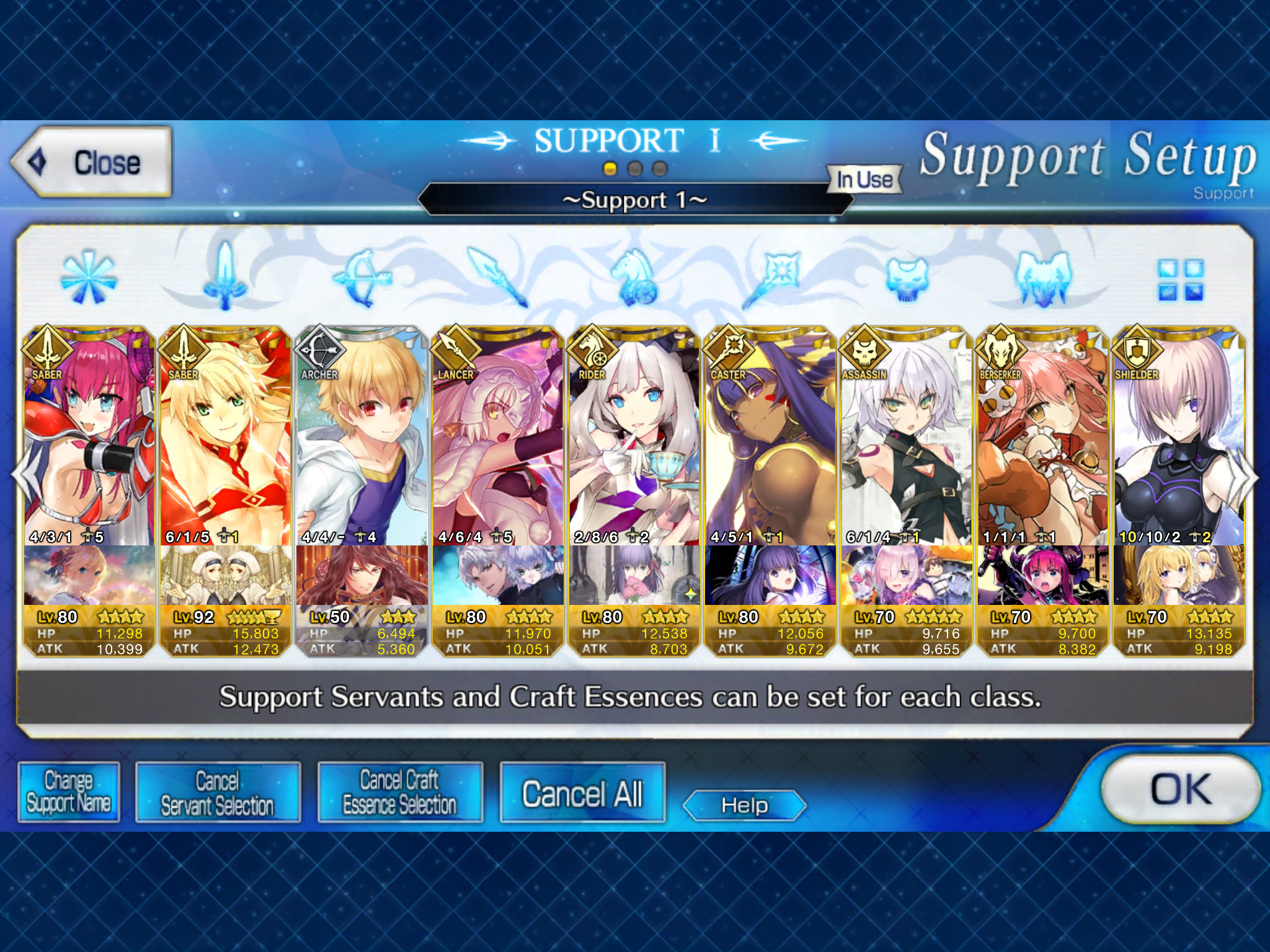Select the Rider horse class icon
The height and width of the screenshot is (952, 1270).
[634, 276]
